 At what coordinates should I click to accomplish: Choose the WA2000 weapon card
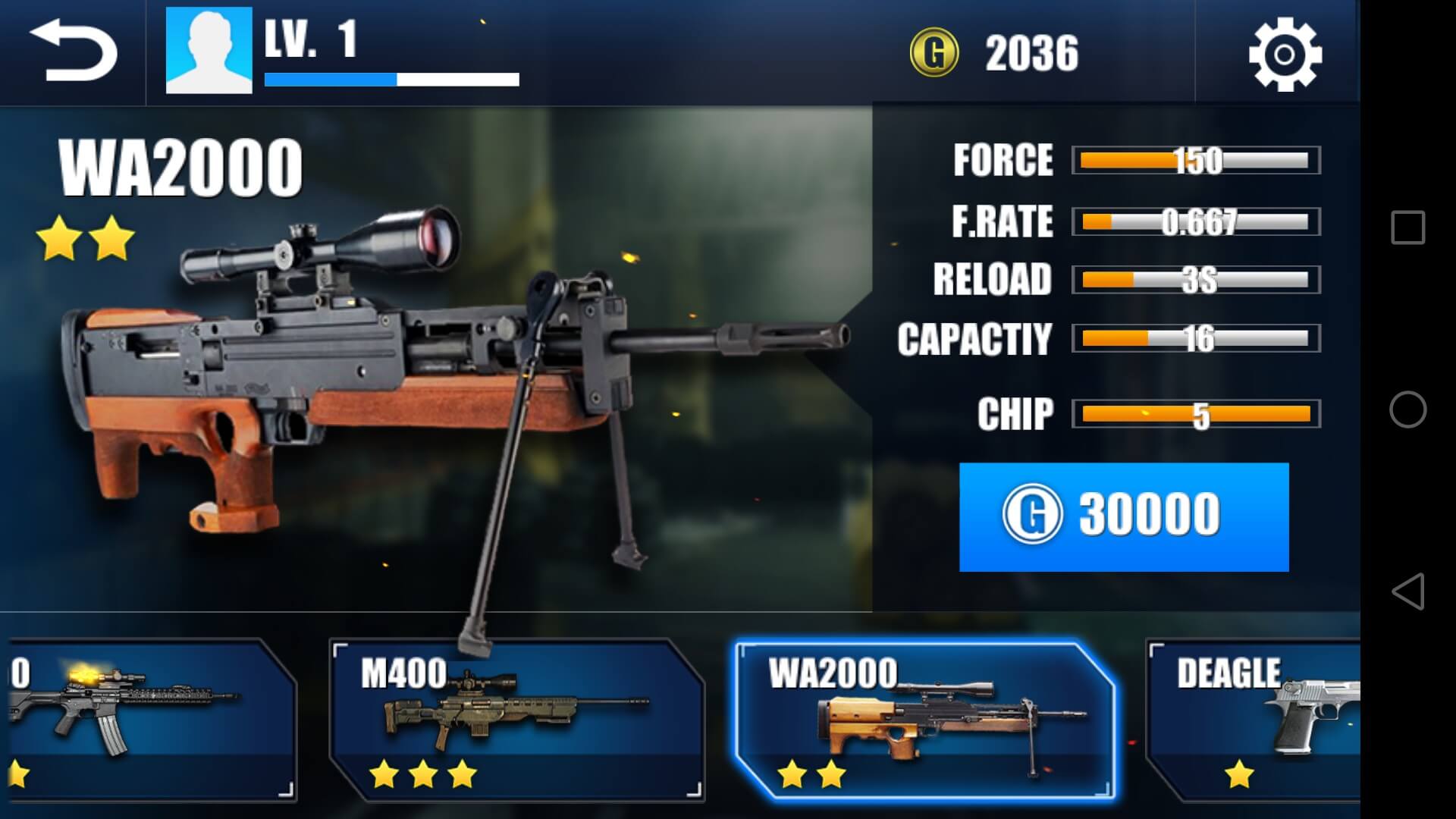924,719
